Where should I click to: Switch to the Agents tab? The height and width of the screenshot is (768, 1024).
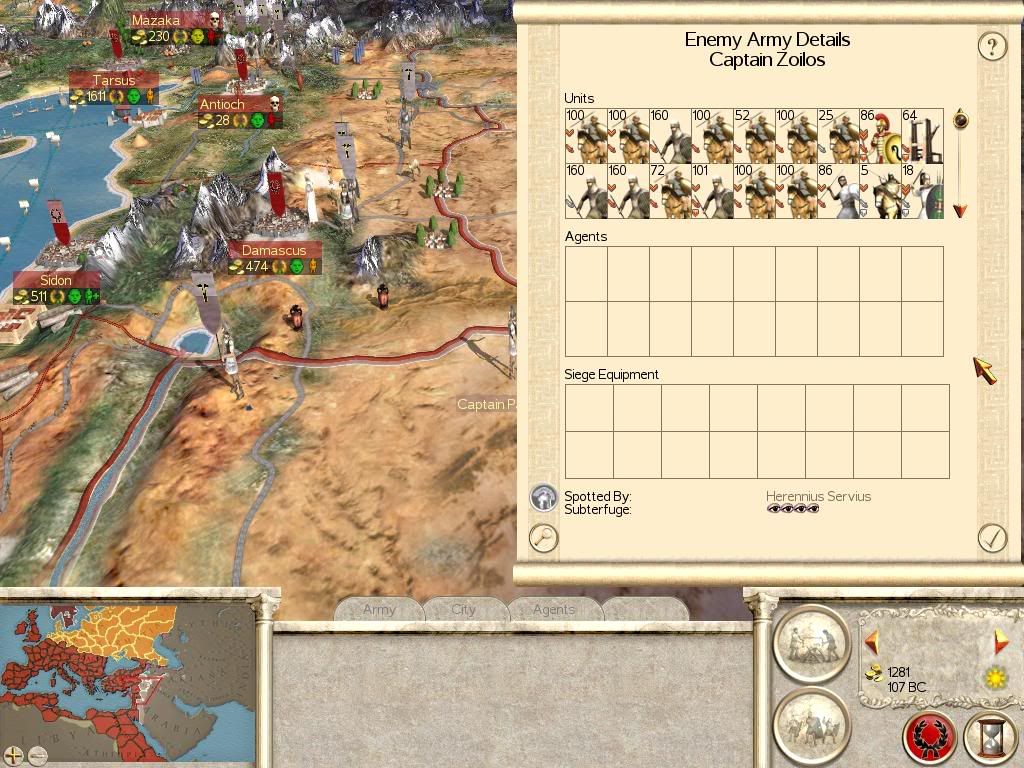tap(553, 609)
